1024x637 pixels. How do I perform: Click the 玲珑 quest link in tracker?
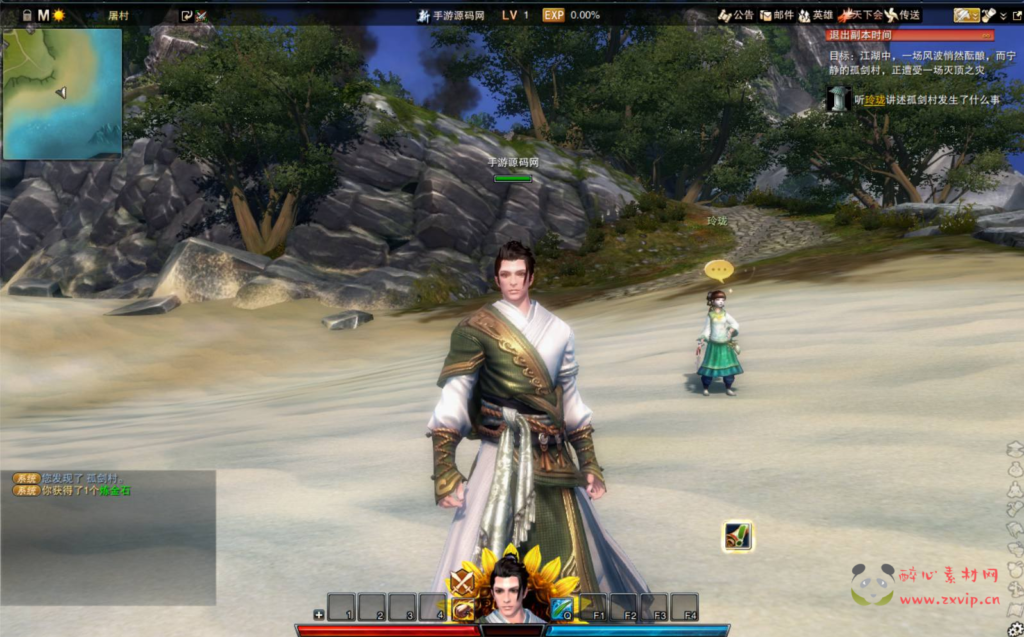point(875,100)
